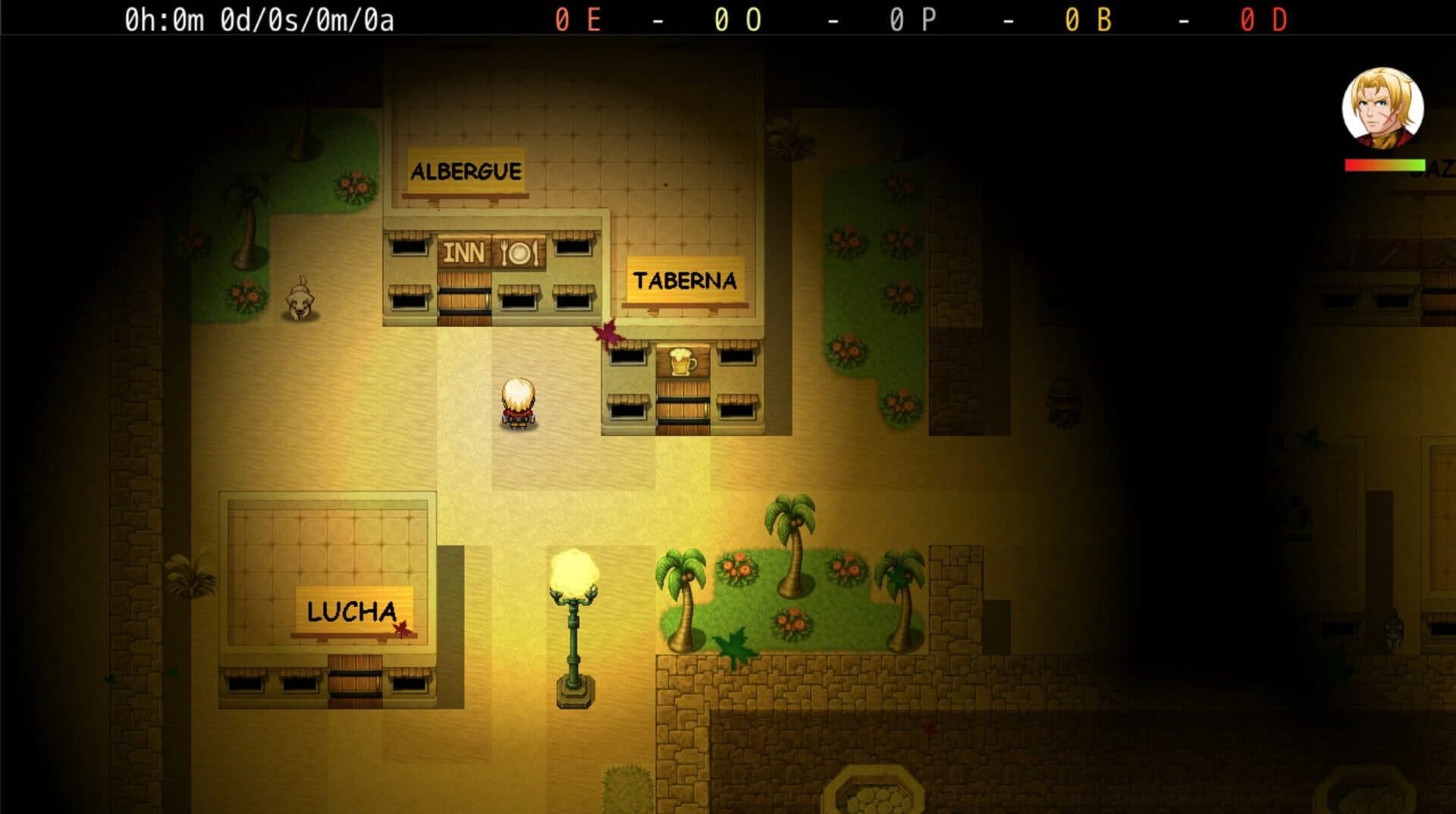Open the ALBERGUE sign
Screen dimensions: 1456x814
click(x=466, y=171)
